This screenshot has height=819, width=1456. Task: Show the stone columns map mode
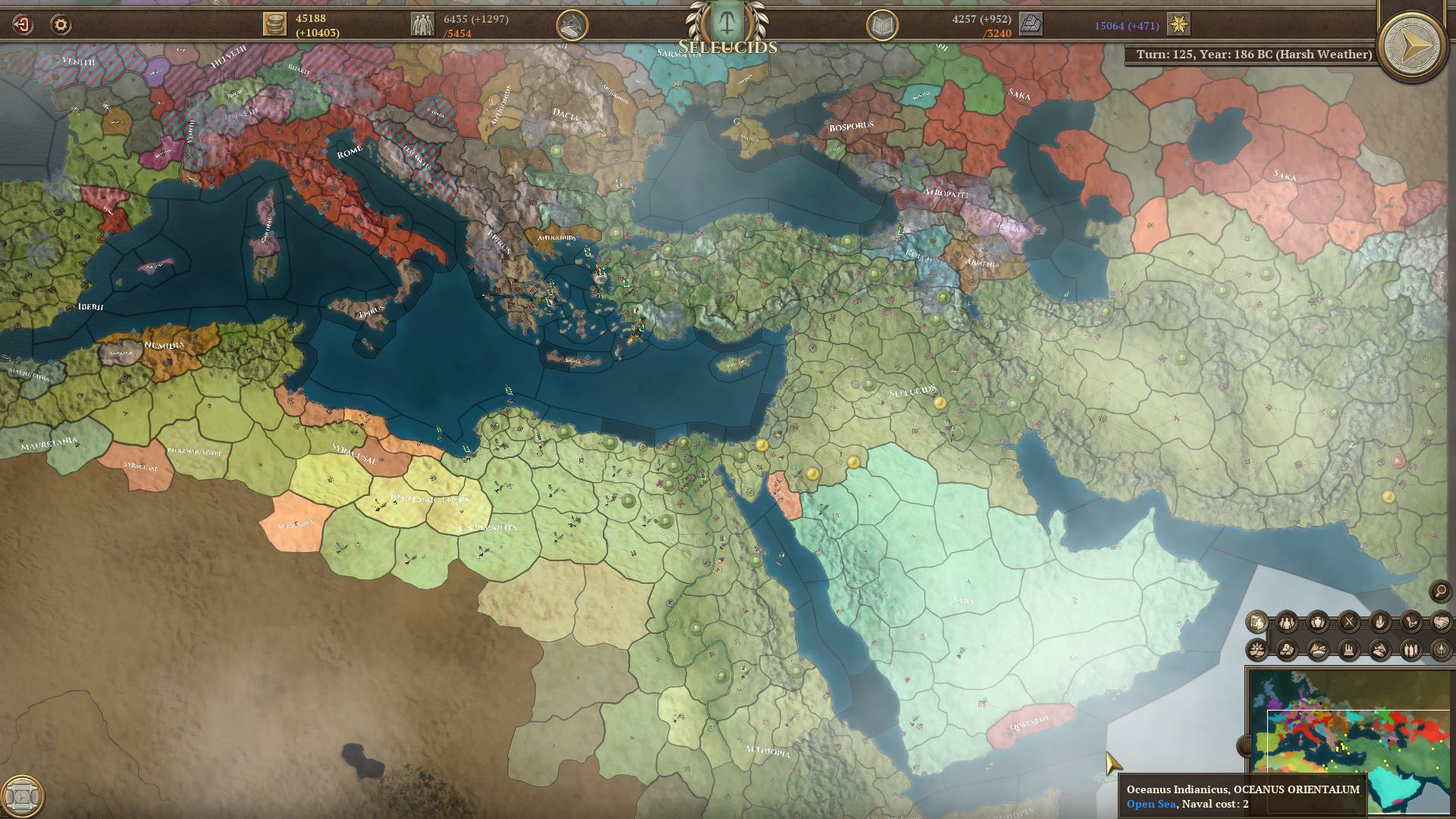[x=1349, y=650]
